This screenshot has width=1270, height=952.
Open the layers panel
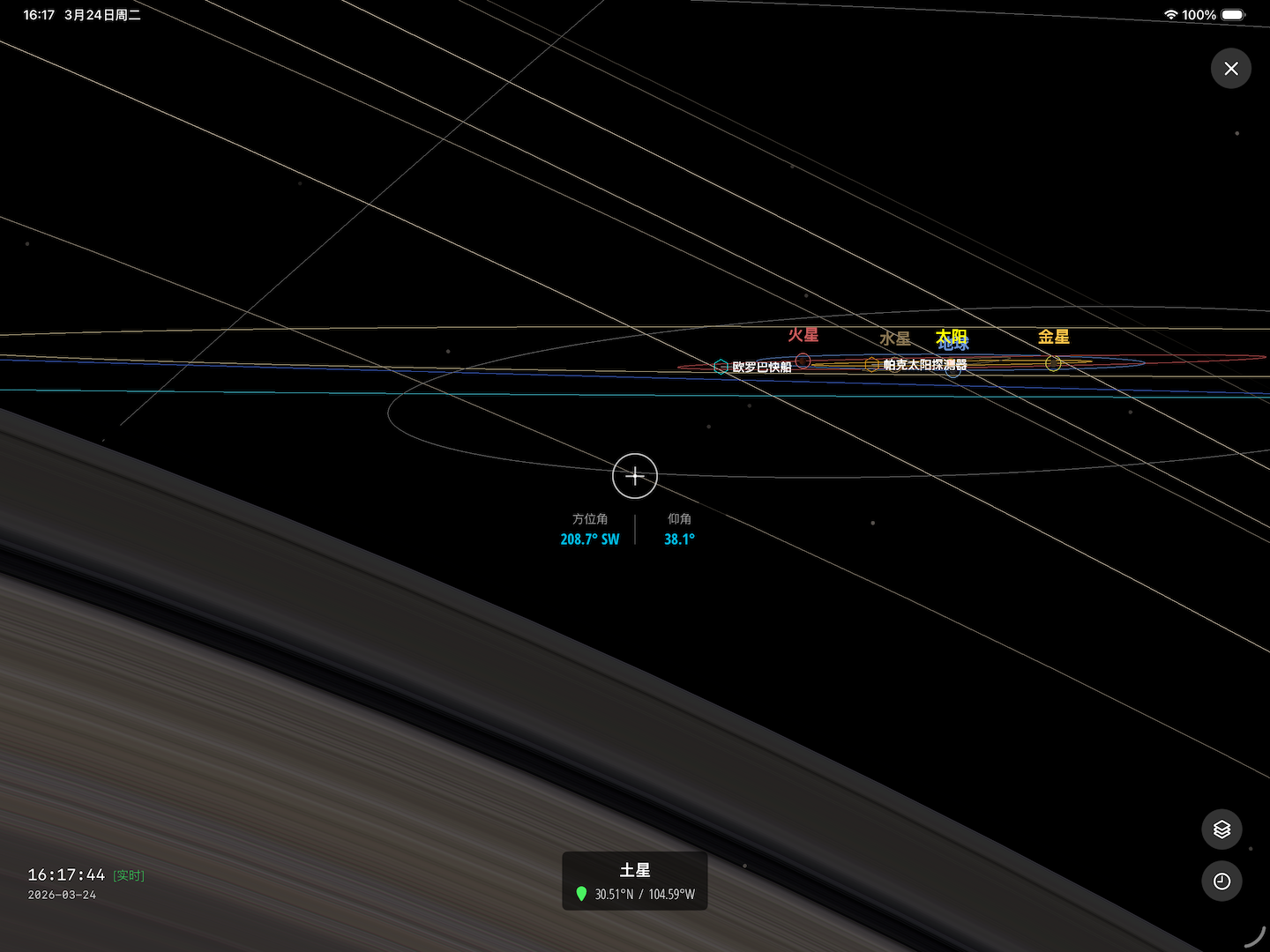click(x=1221, y=829)
